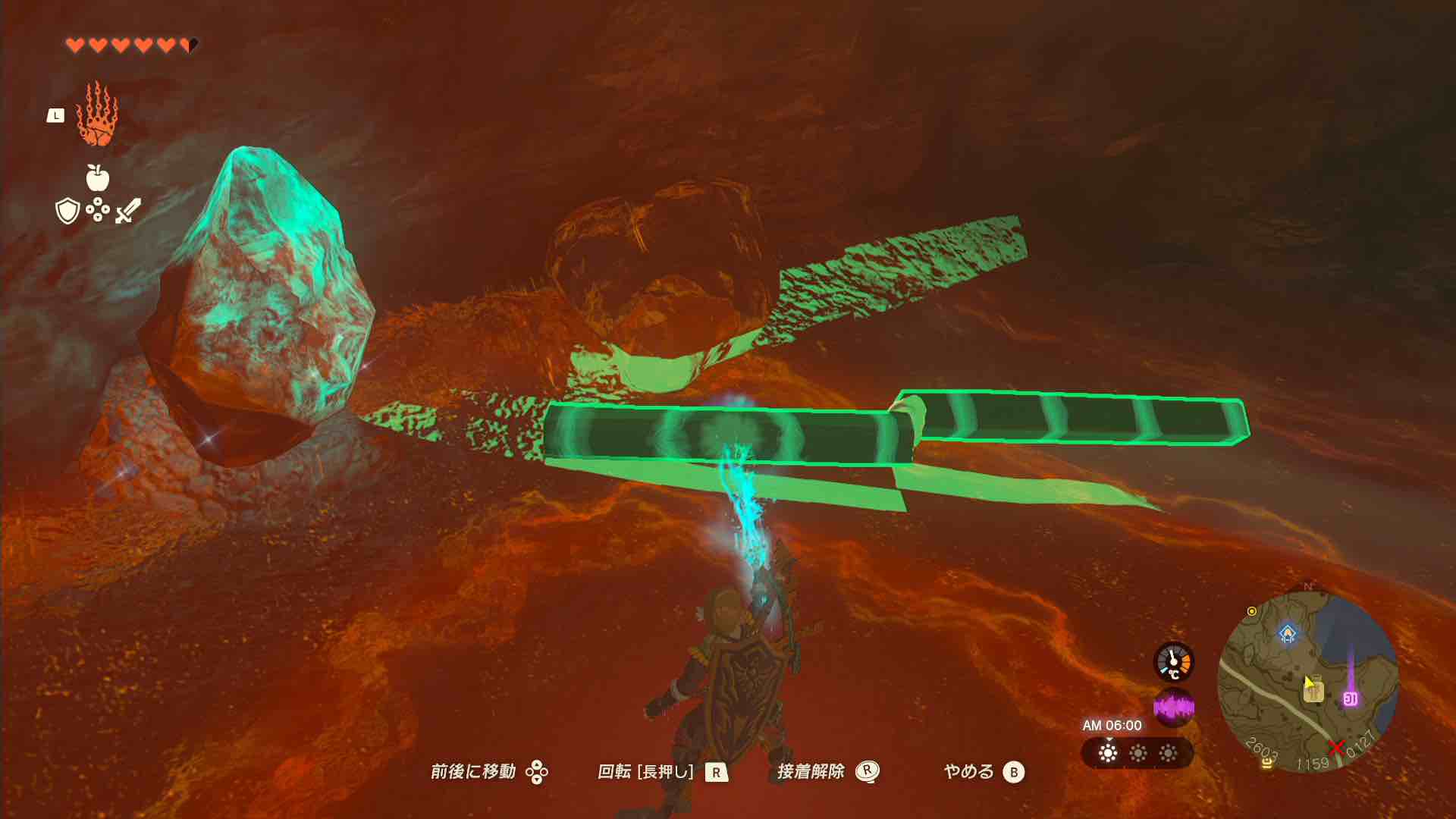Click the 接着解除 R button circle
The image size is (1456, 819).
click(868, 772)
